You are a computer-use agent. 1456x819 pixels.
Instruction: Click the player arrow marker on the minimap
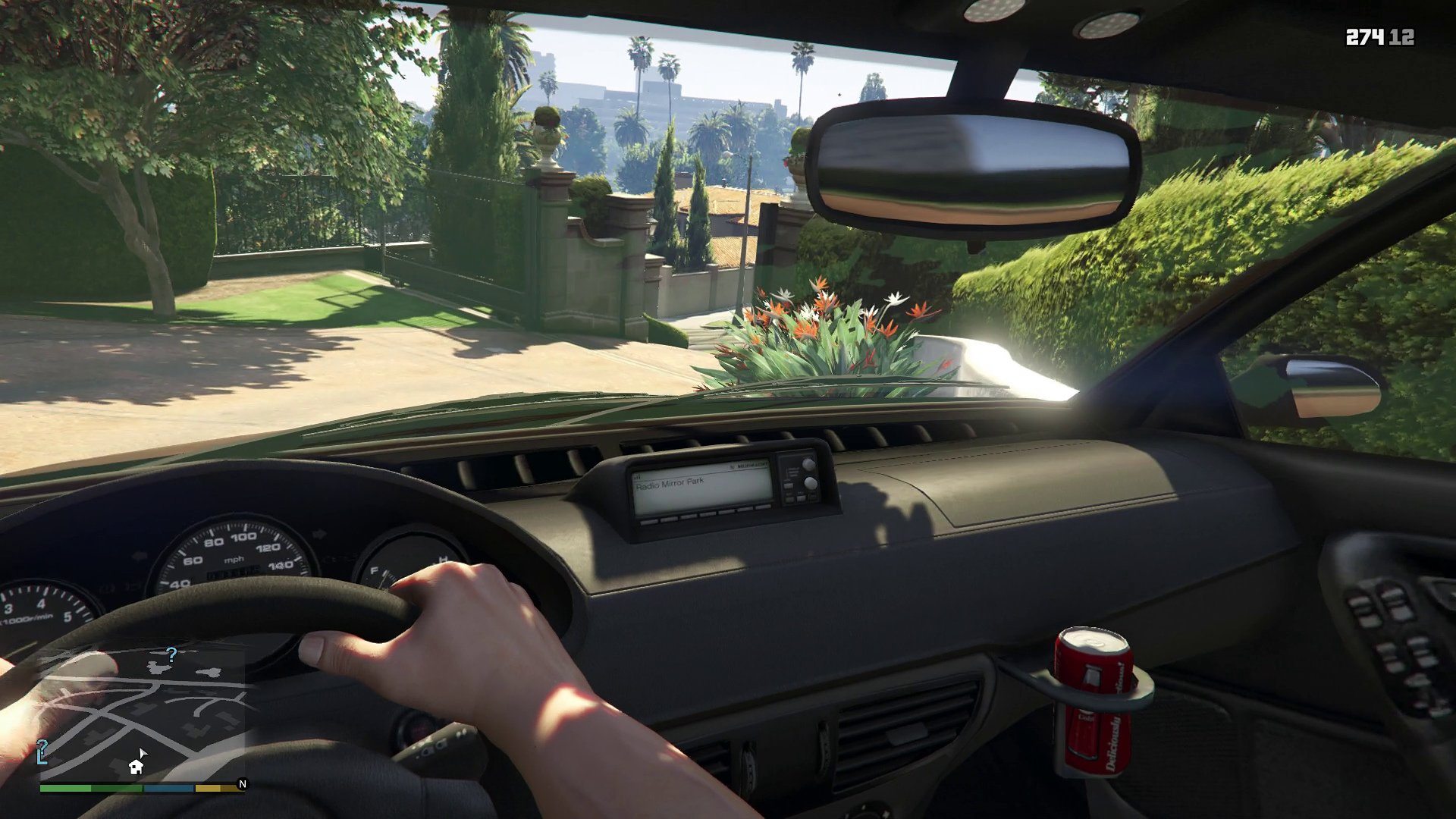pyautogui.click(x=143, y=754)
